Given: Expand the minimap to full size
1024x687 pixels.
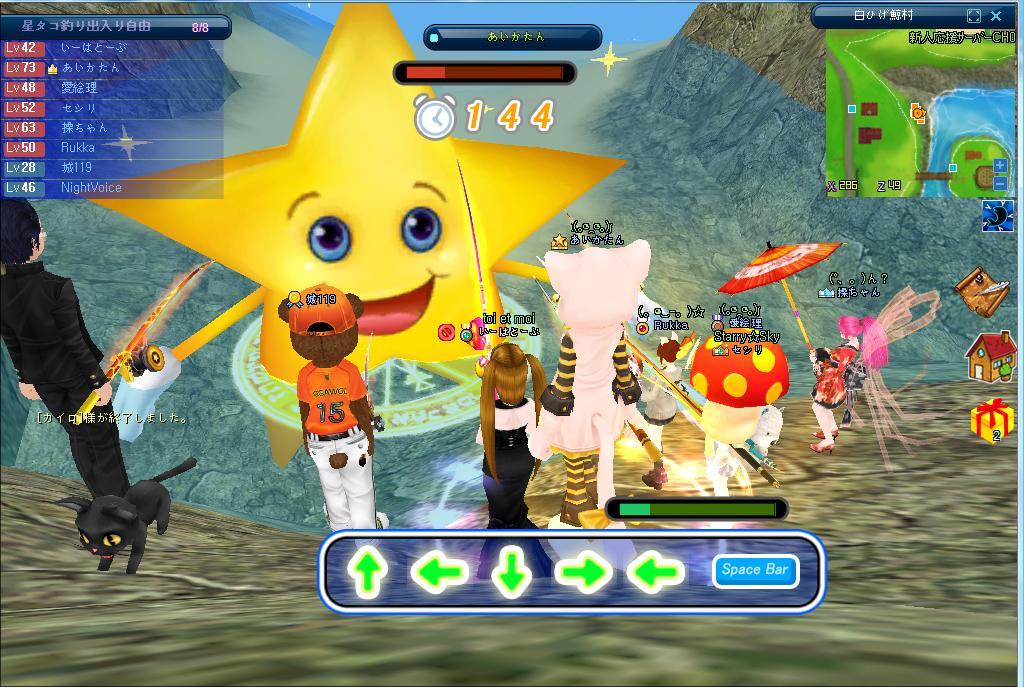Looking at the screenshot, I should pyautogui.click(x=974, y=16).
